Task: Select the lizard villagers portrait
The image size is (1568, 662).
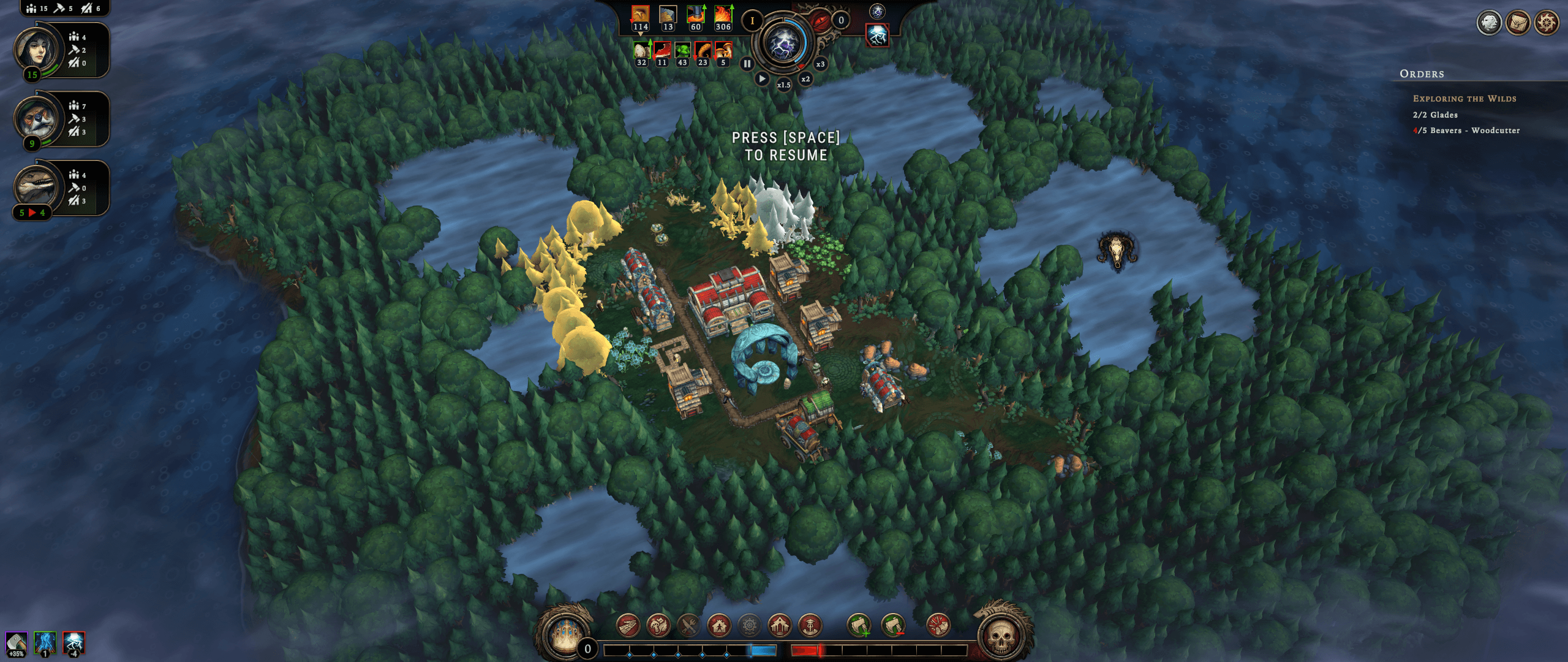Action: tap(38, 188)
